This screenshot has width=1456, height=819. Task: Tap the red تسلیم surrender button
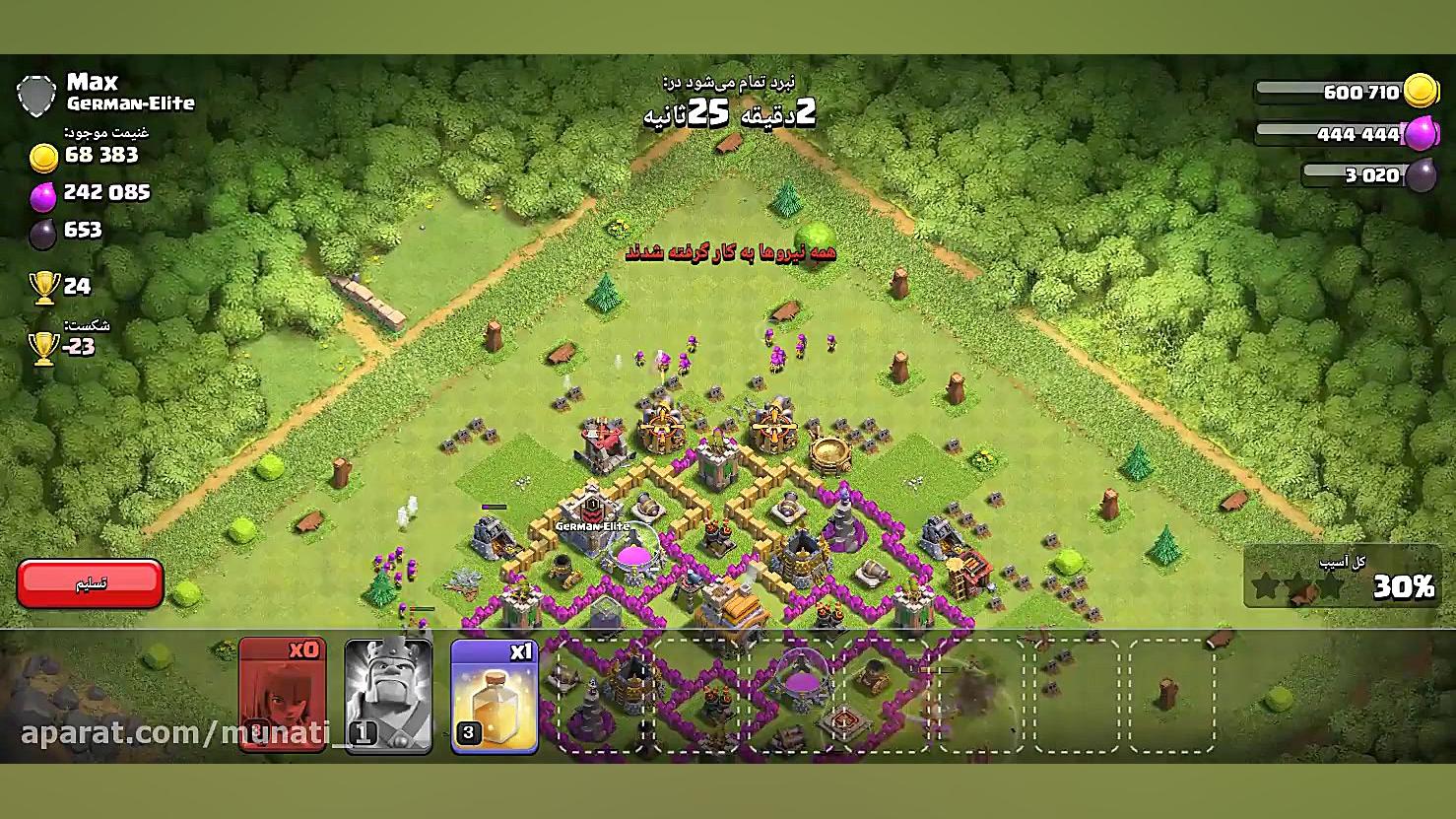(90, 583)
